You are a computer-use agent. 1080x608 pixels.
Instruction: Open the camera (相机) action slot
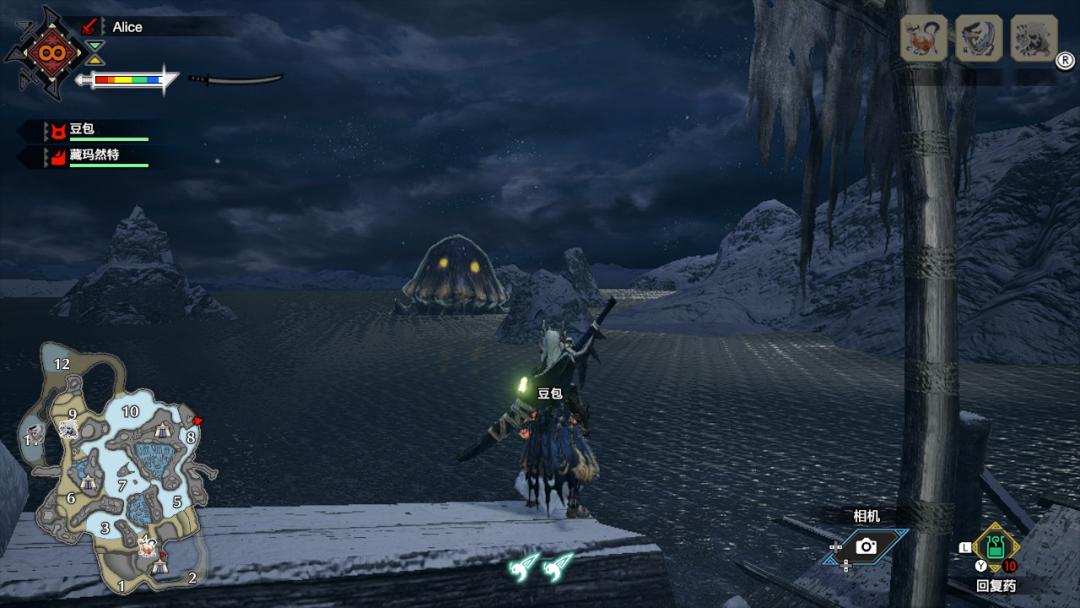866,546
